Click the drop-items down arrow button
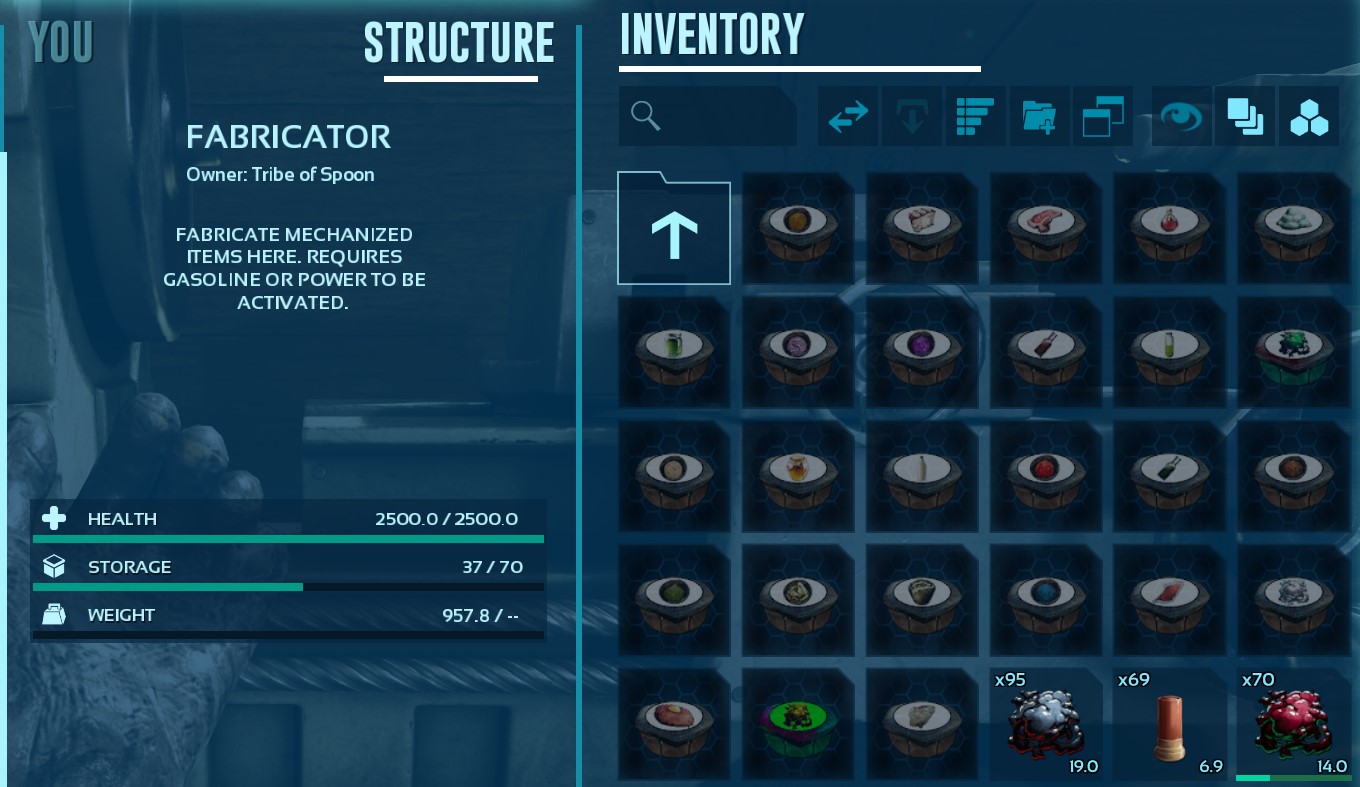This screenshot has width=1360, height=787. (x=911, y=116)
